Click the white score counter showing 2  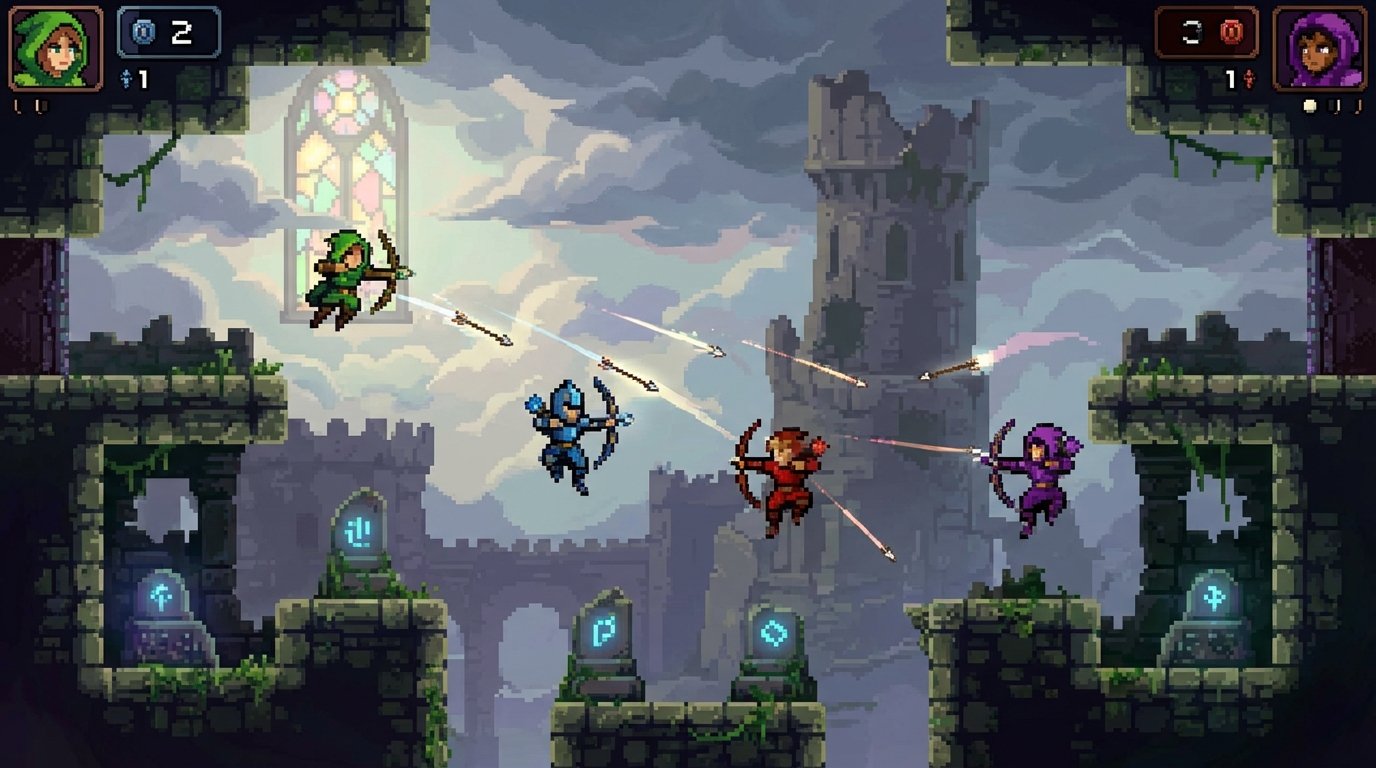pyautogui.click(x=183, y=33)
